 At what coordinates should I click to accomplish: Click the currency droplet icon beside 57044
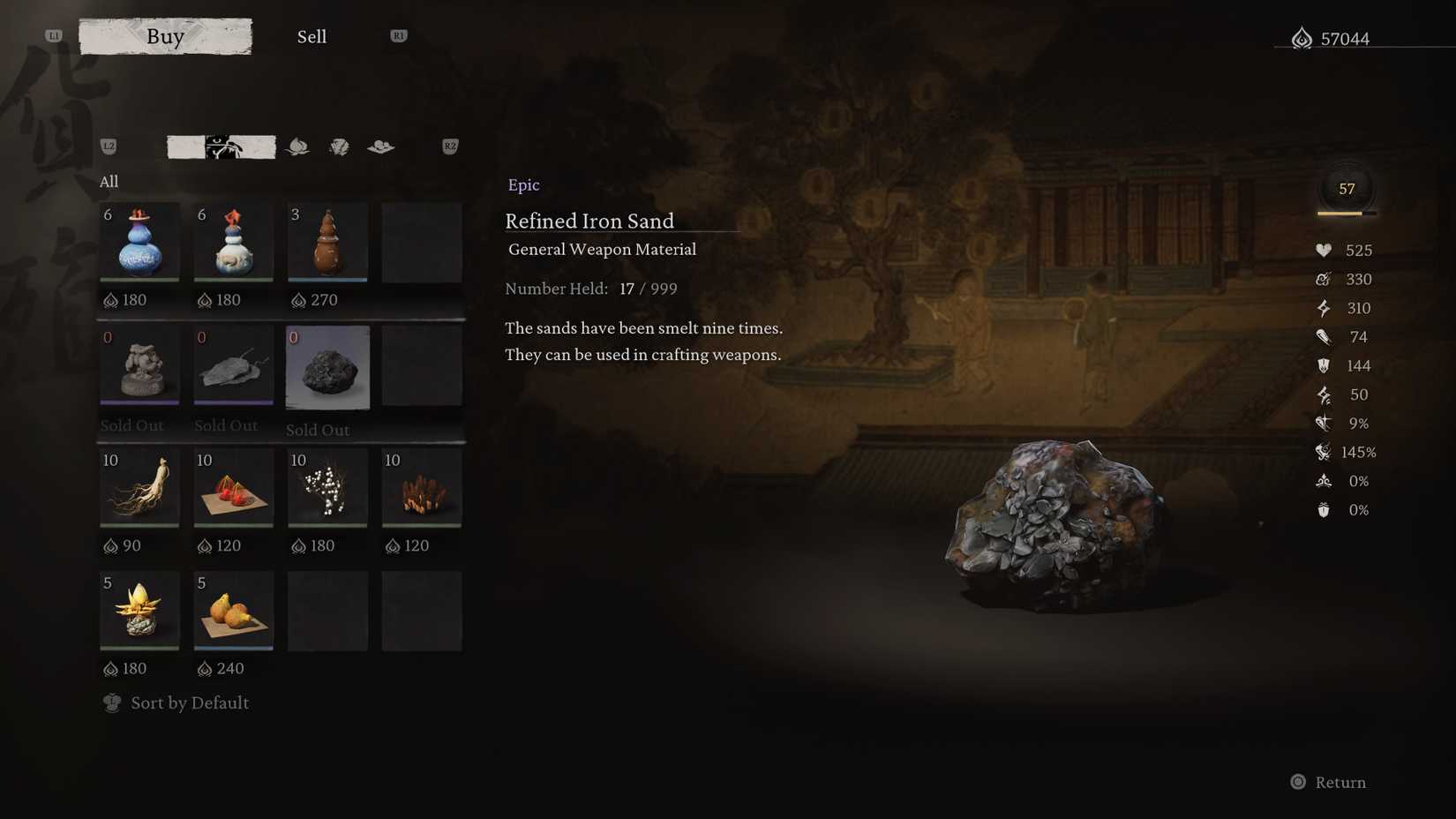[1301, 38]
